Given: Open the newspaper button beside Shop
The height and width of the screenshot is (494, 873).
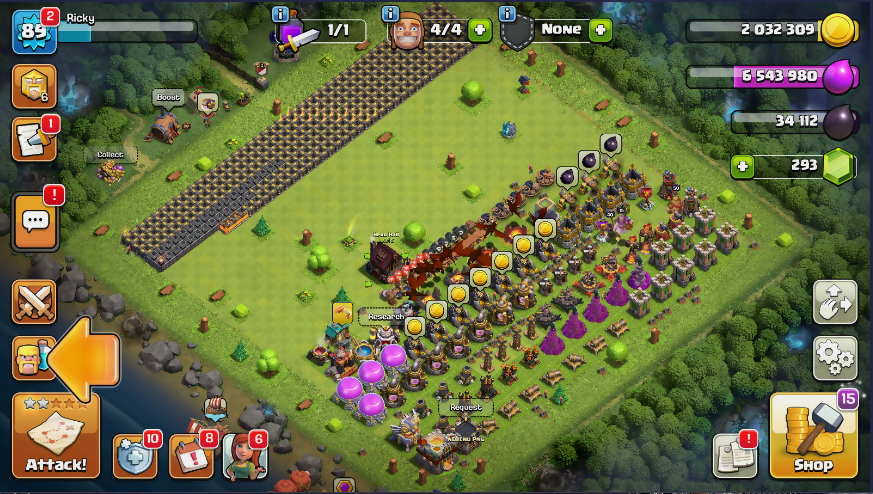Looking at the screenshot, I should click(x=734, y=456).
